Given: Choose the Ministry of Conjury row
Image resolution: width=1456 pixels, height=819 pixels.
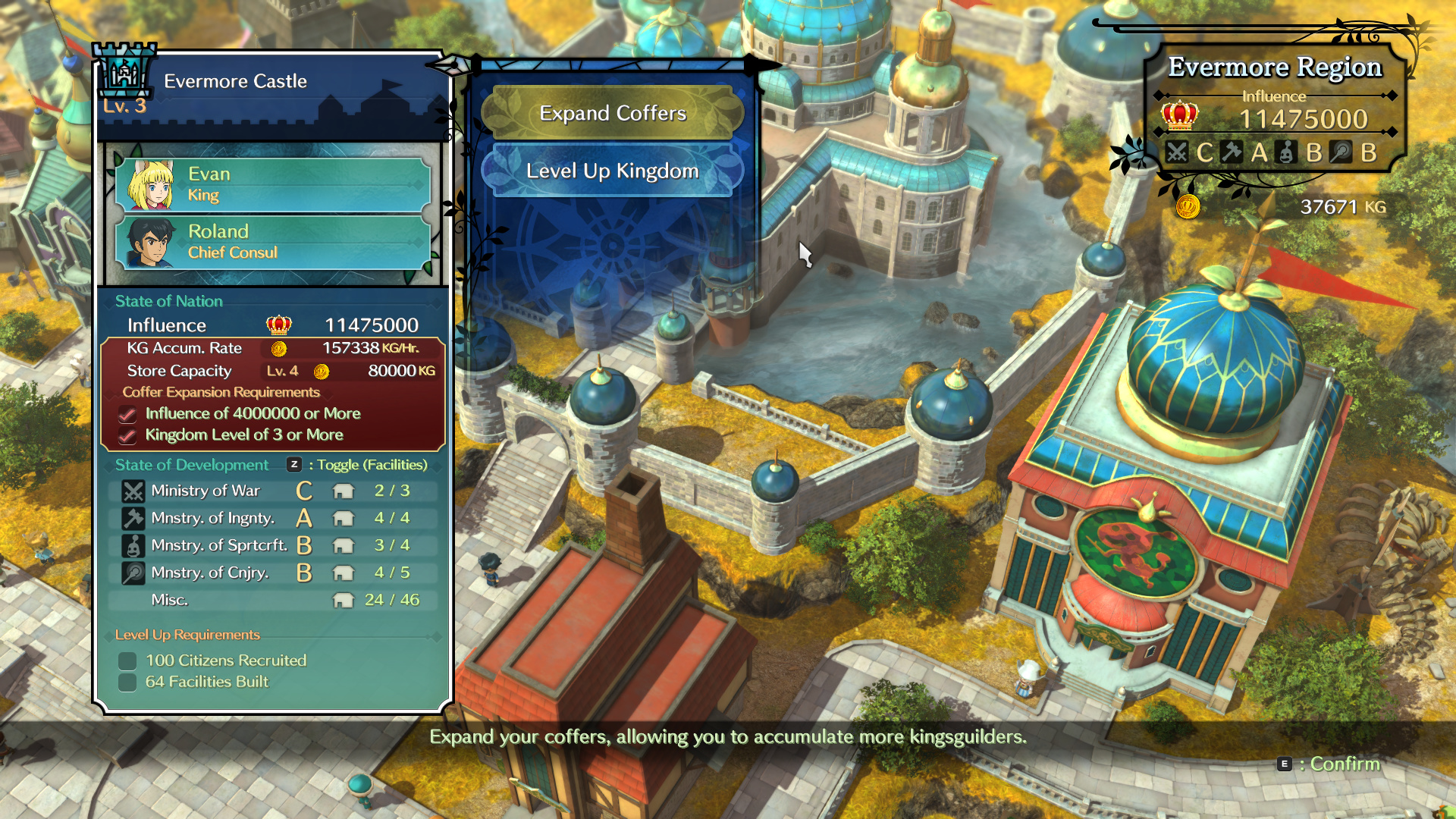Looking at the screenshot, I should (273, 573).
